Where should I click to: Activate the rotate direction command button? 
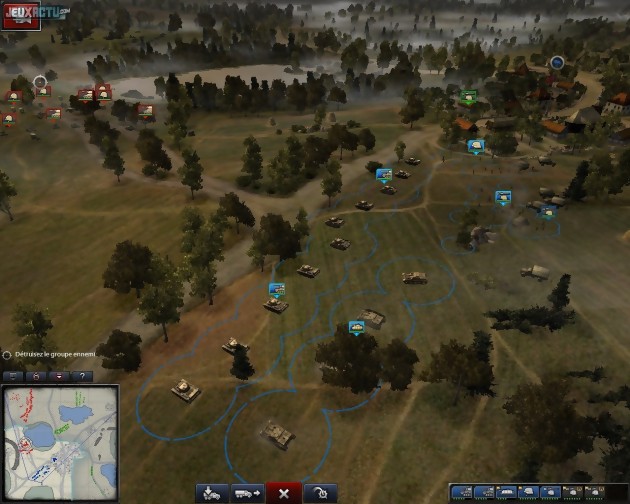tap(320, 493)
